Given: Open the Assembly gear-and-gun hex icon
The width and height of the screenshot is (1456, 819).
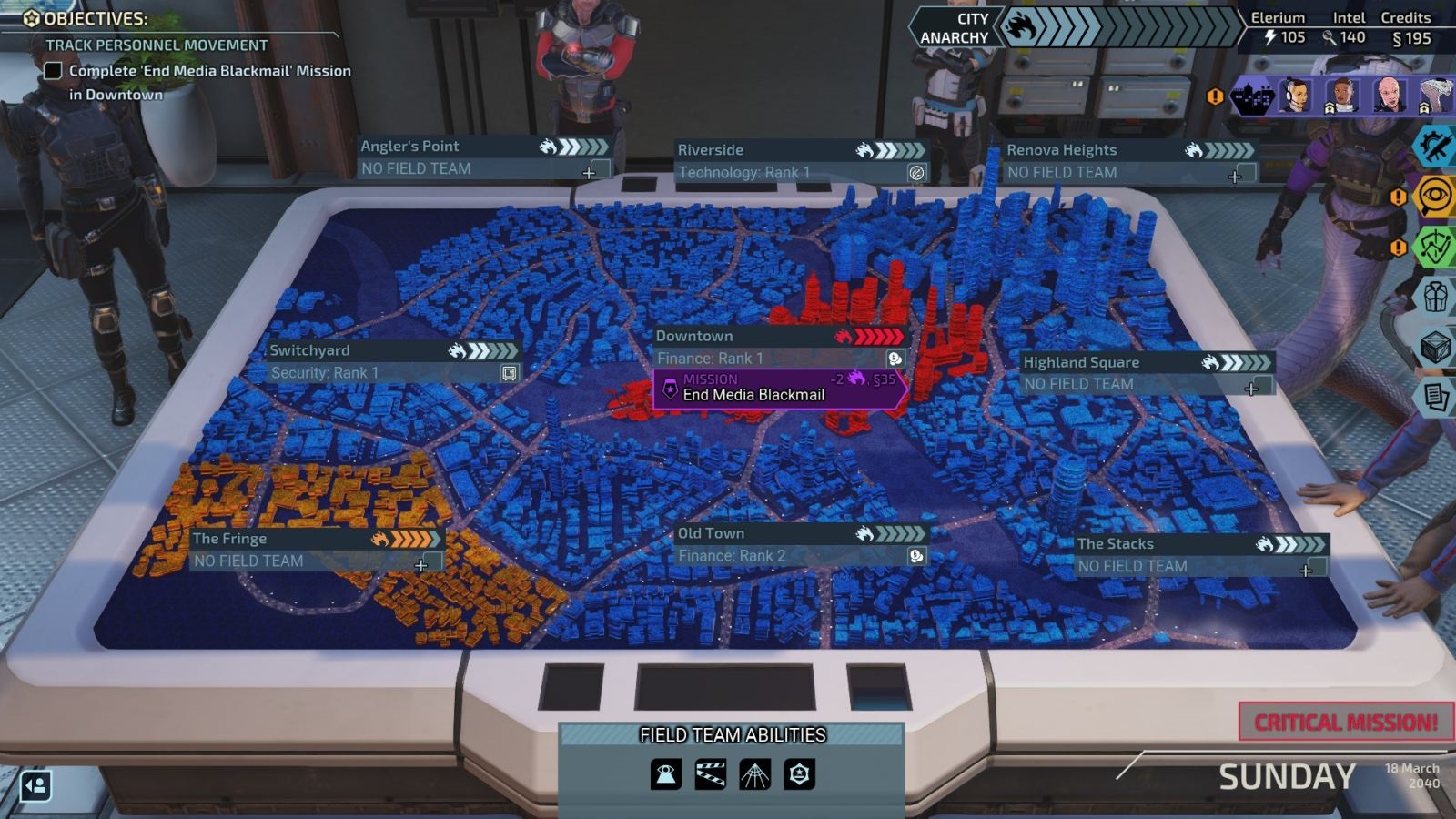Looking at the screenshot, I should coord(1435,147).
